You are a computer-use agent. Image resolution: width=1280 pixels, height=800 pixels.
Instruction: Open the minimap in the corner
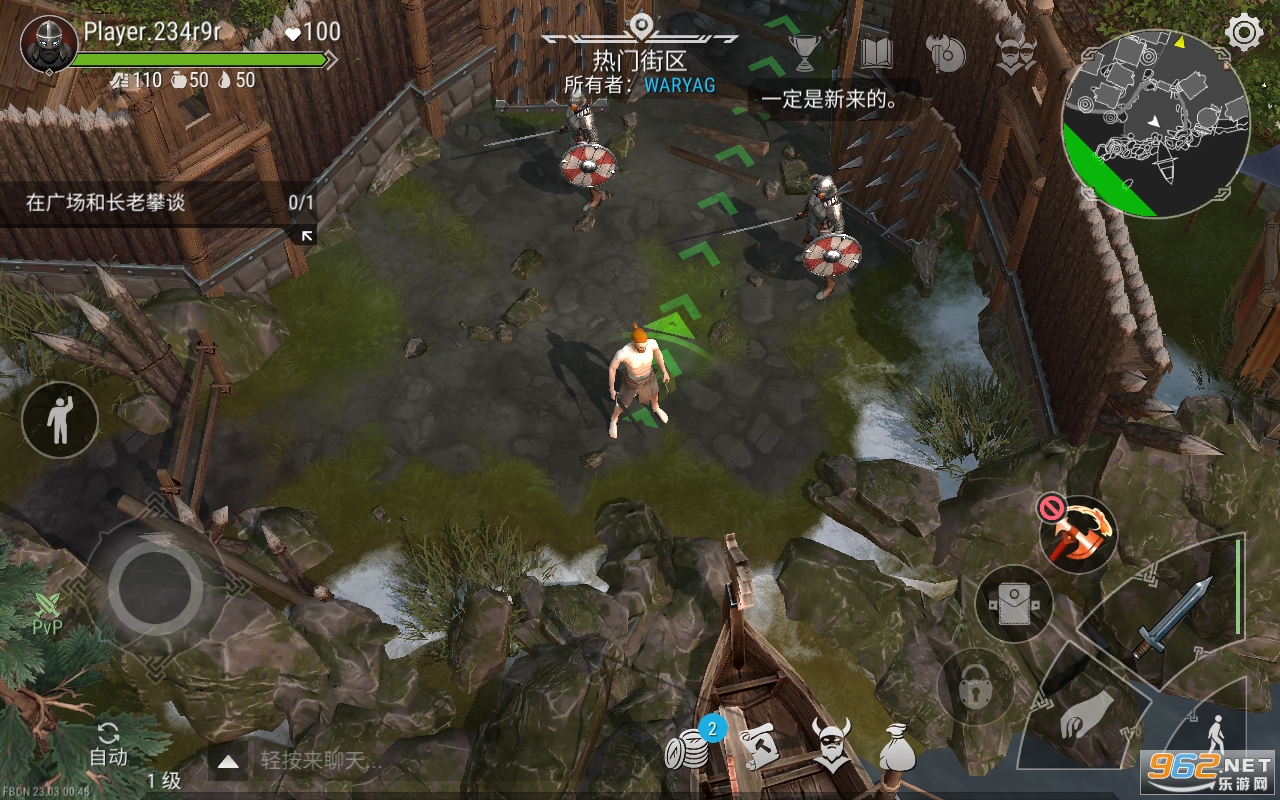point(1160,110)
